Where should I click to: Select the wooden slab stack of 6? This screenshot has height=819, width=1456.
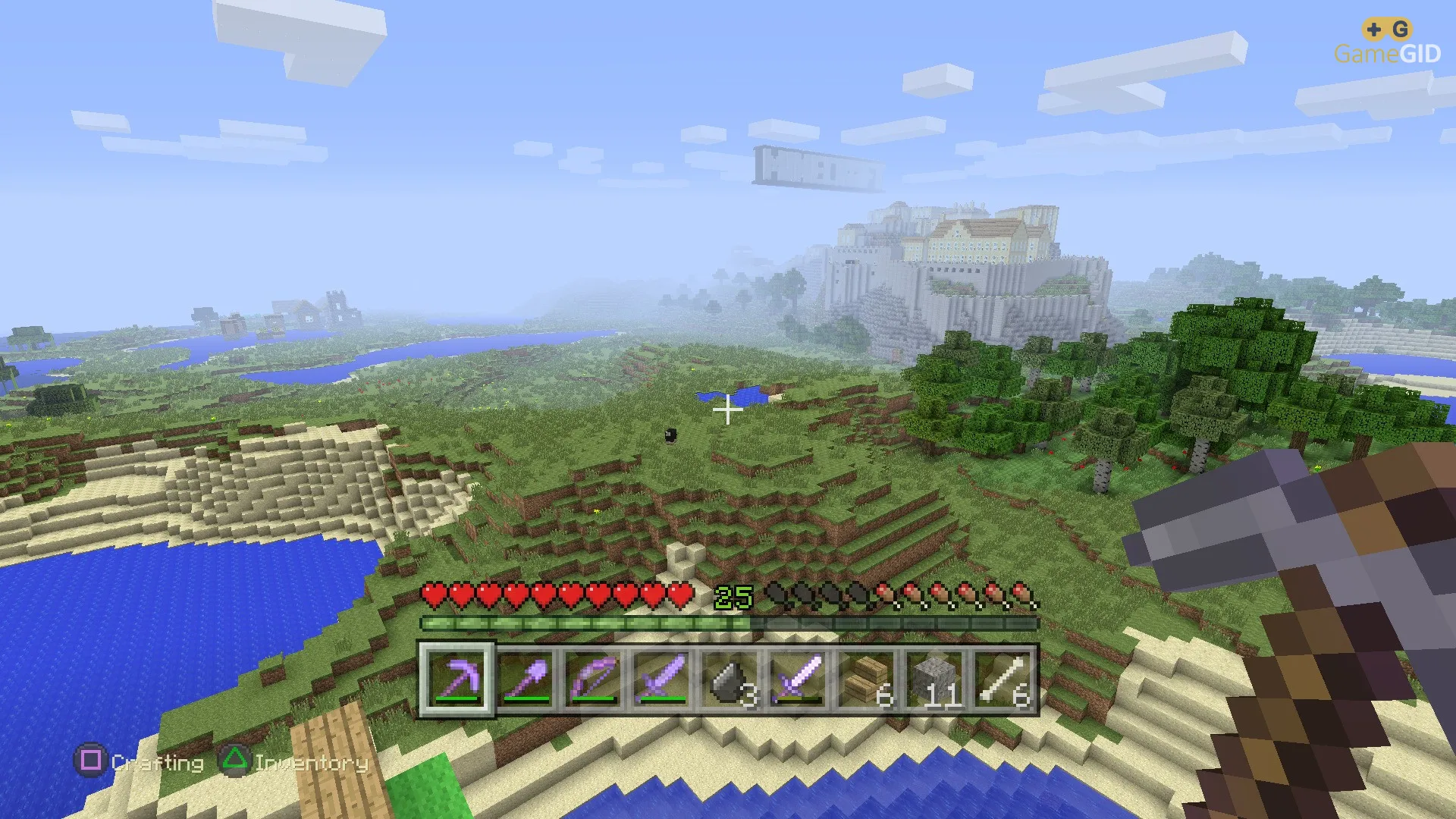[x=866, y=679]
